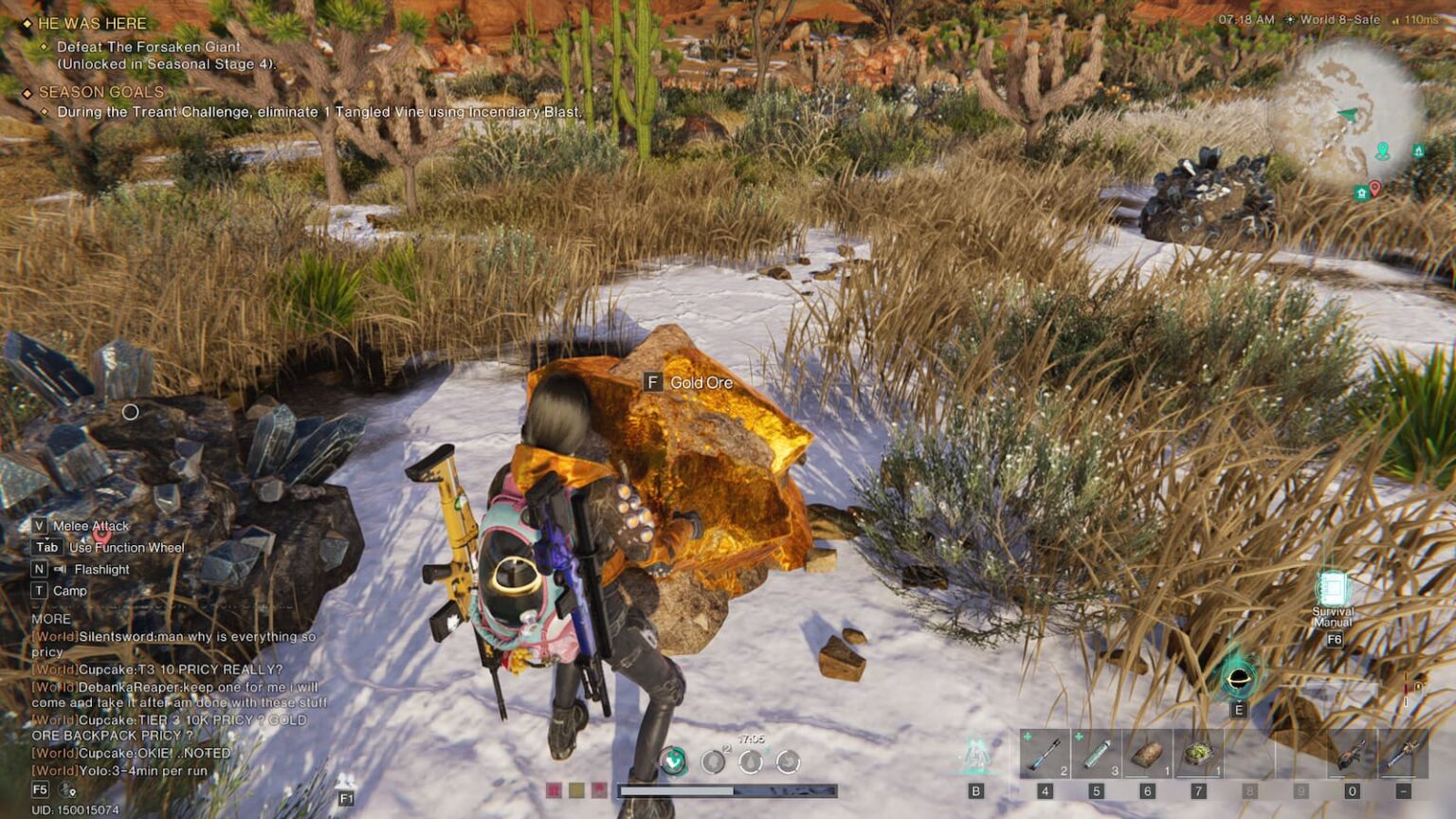Image resolution: width=1456 pixels, height=819 pixels.
Task: Select the red pin marker on minimap
Action: pos(1375,189)
